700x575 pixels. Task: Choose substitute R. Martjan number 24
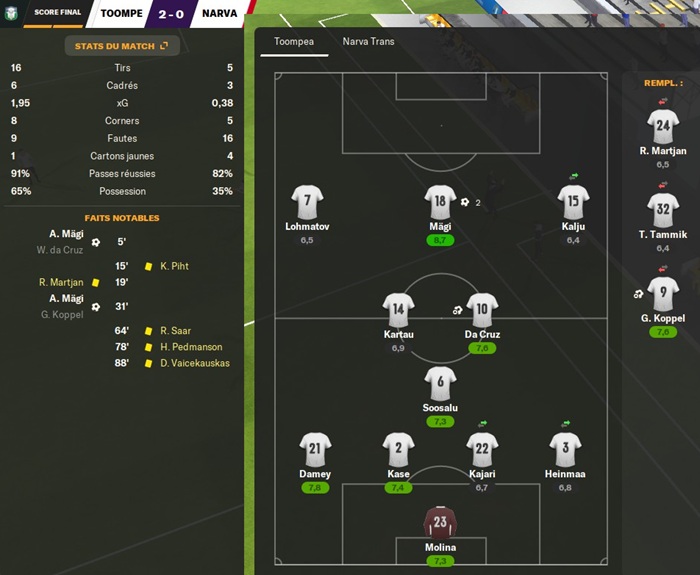(x=663, y=127)
